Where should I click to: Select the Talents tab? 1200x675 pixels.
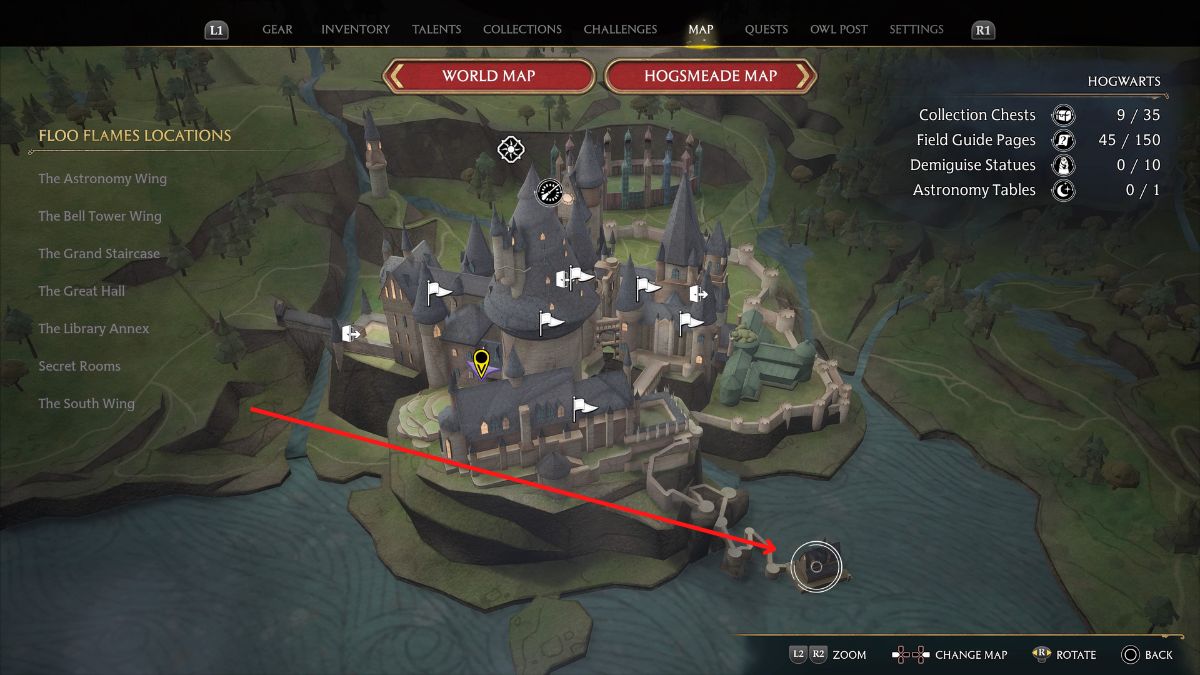(x=436, y=30)
